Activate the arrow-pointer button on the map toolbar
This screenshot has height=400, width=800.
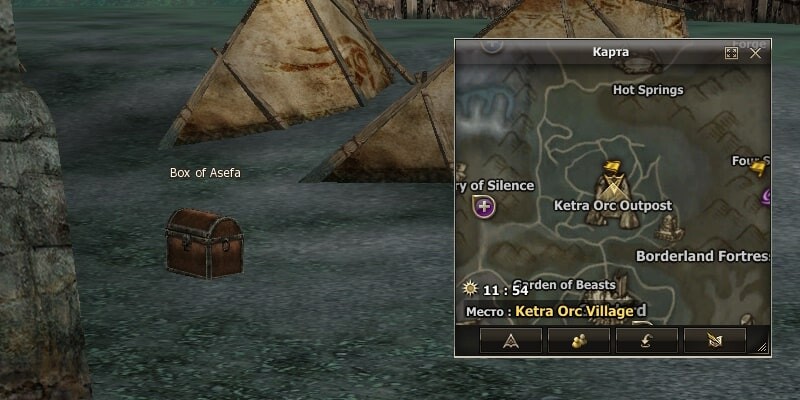point(511,341)
